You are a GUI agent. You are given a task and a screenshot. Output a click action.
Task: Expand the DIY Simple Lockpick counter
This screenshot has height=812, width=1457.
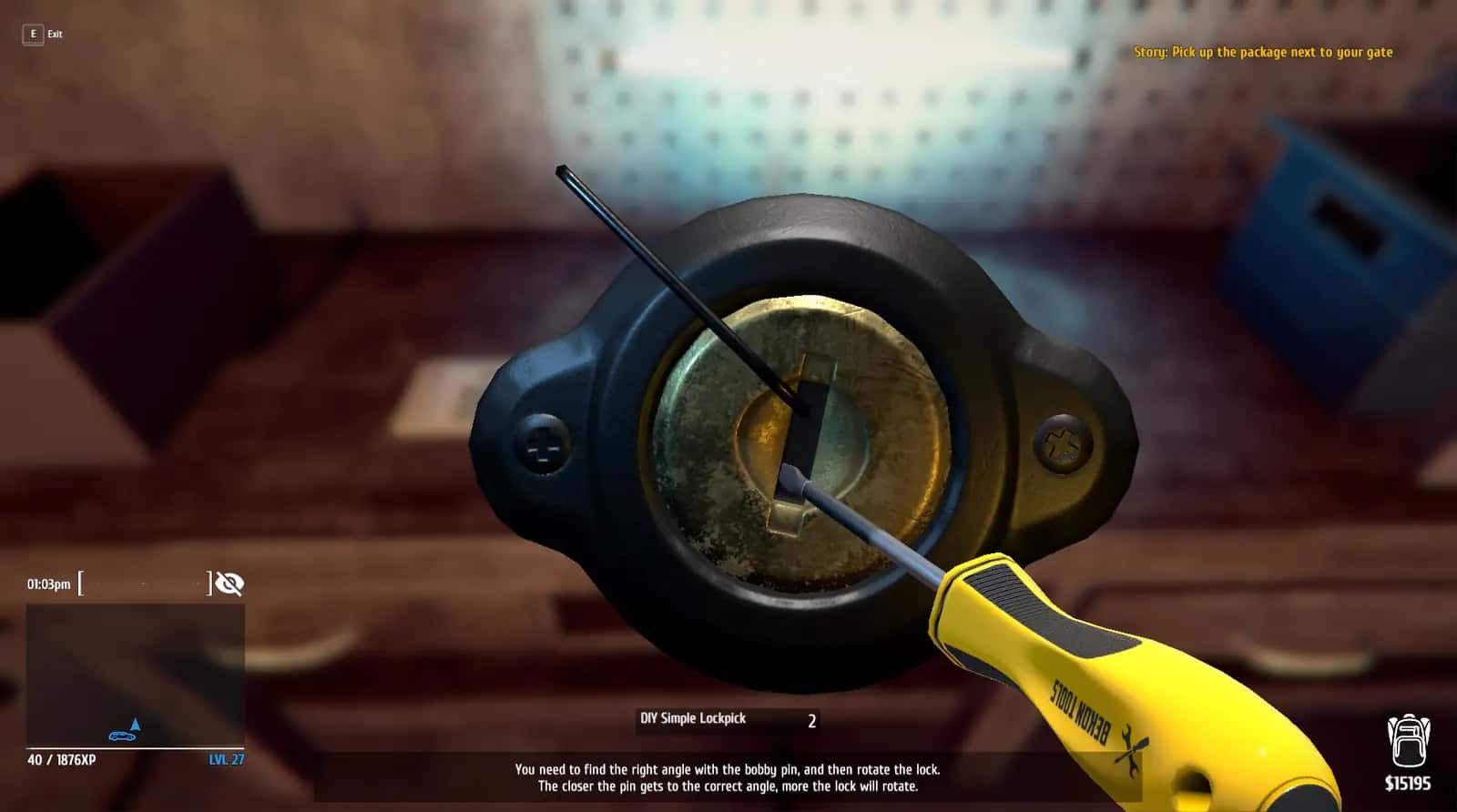810,719
